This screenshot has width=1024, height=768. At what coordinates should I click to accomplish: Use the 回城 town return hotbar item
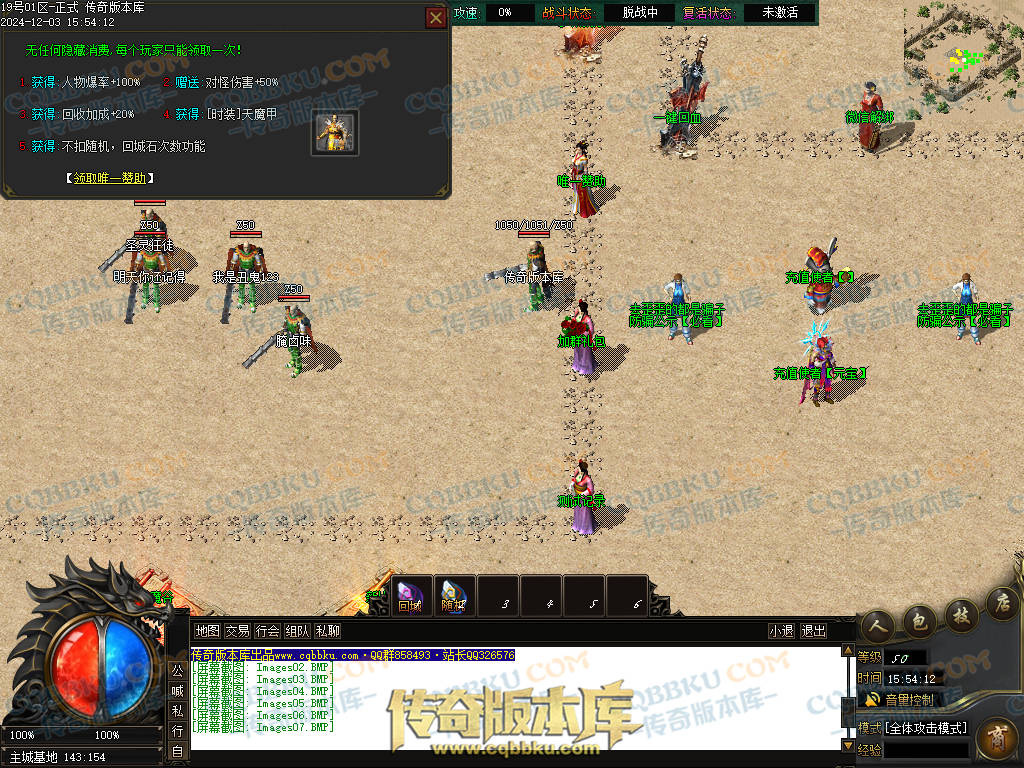[410, 596]
